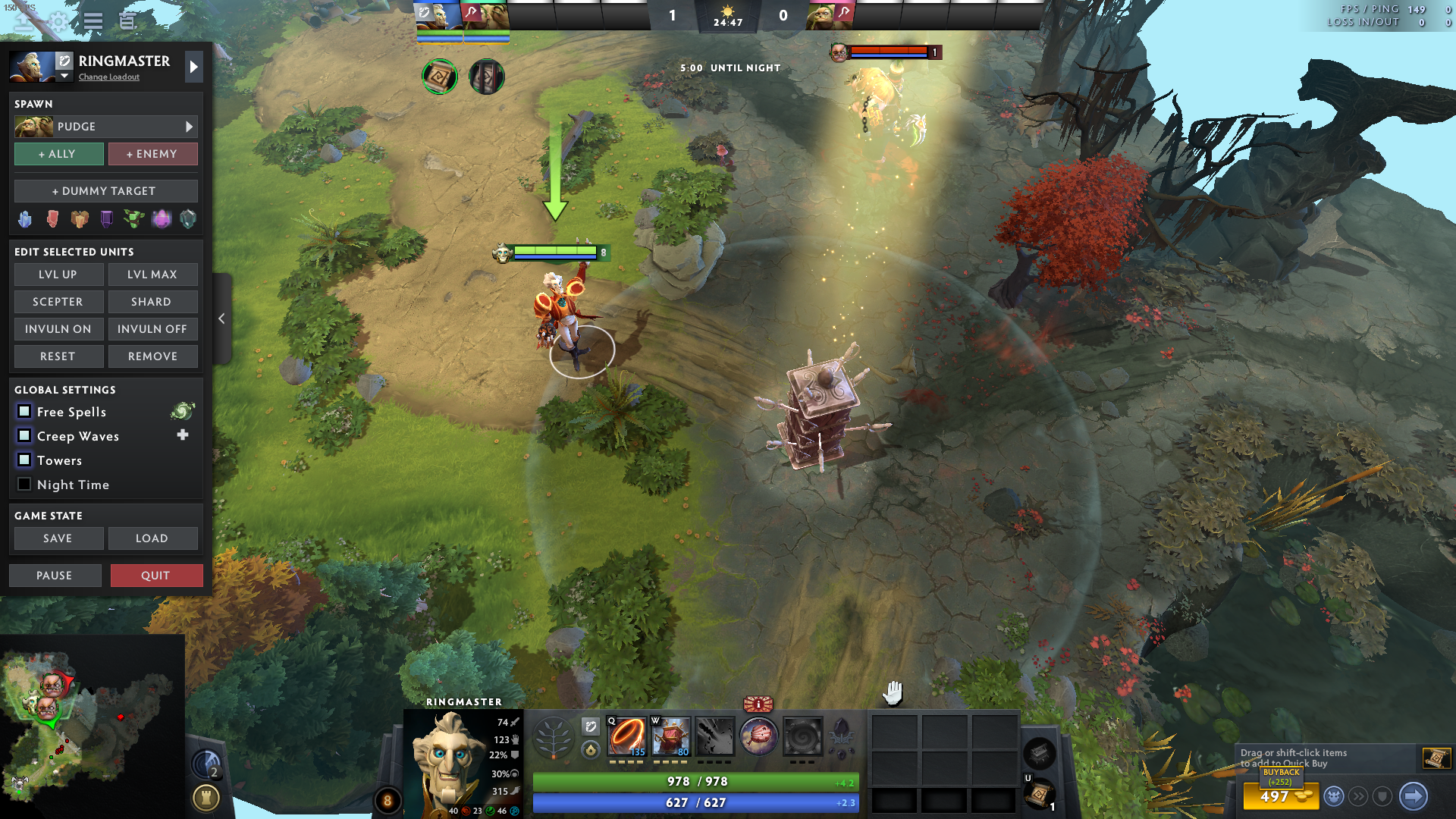Turn invulnerability on
Viewport: 1456px width, 819px height.
coord(58,329)
